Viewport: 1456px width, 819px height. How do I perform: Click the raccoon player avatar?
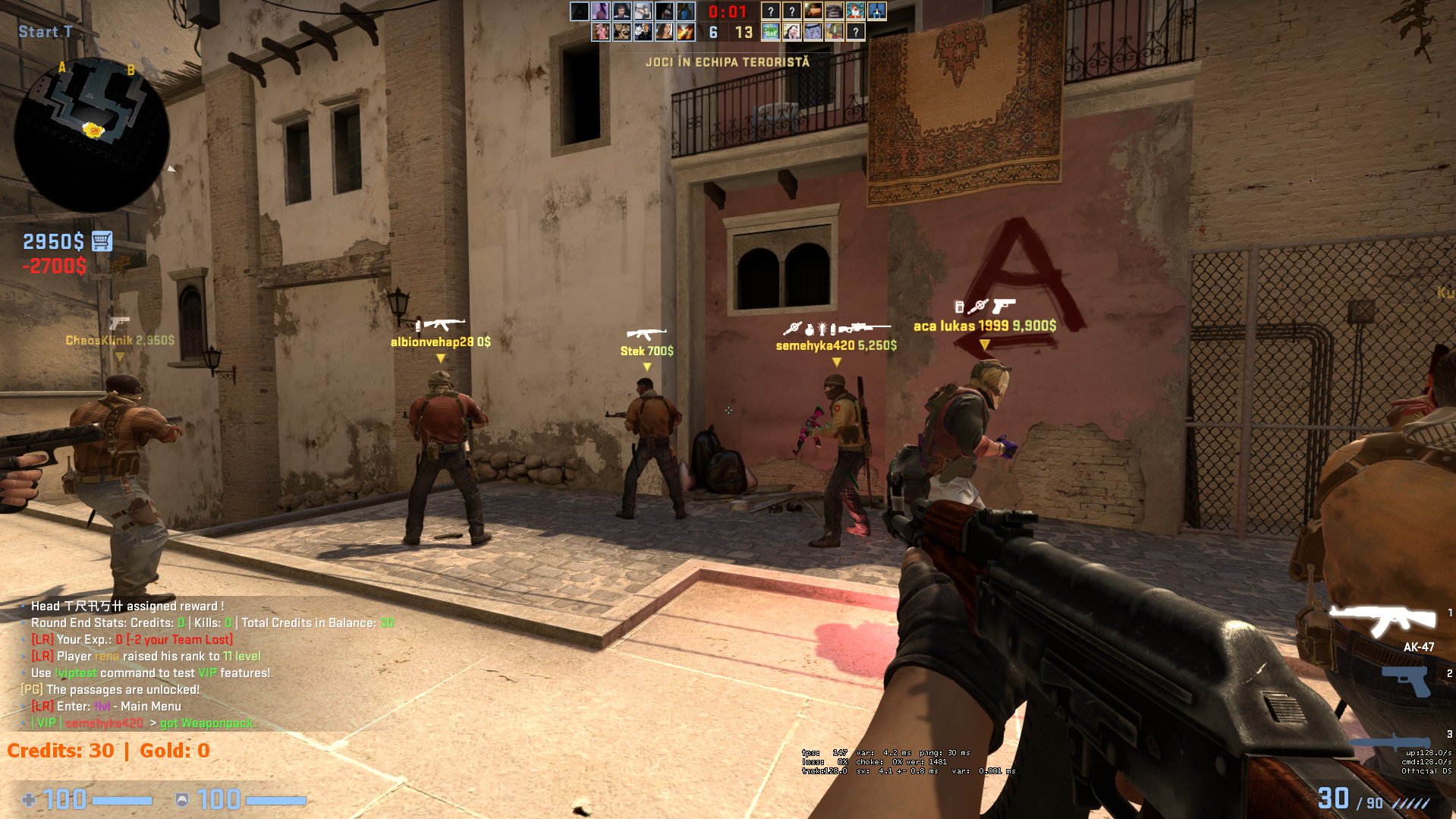coord(622,32)
